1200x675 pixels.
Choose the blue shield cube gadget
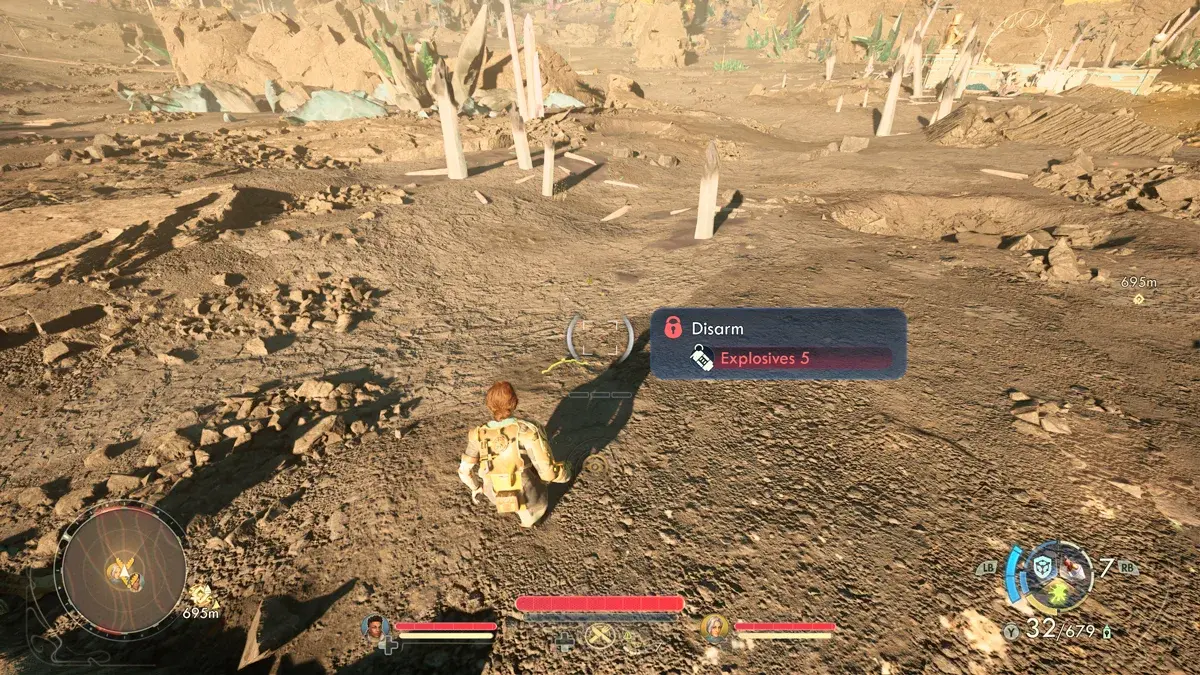[1043, 567]
